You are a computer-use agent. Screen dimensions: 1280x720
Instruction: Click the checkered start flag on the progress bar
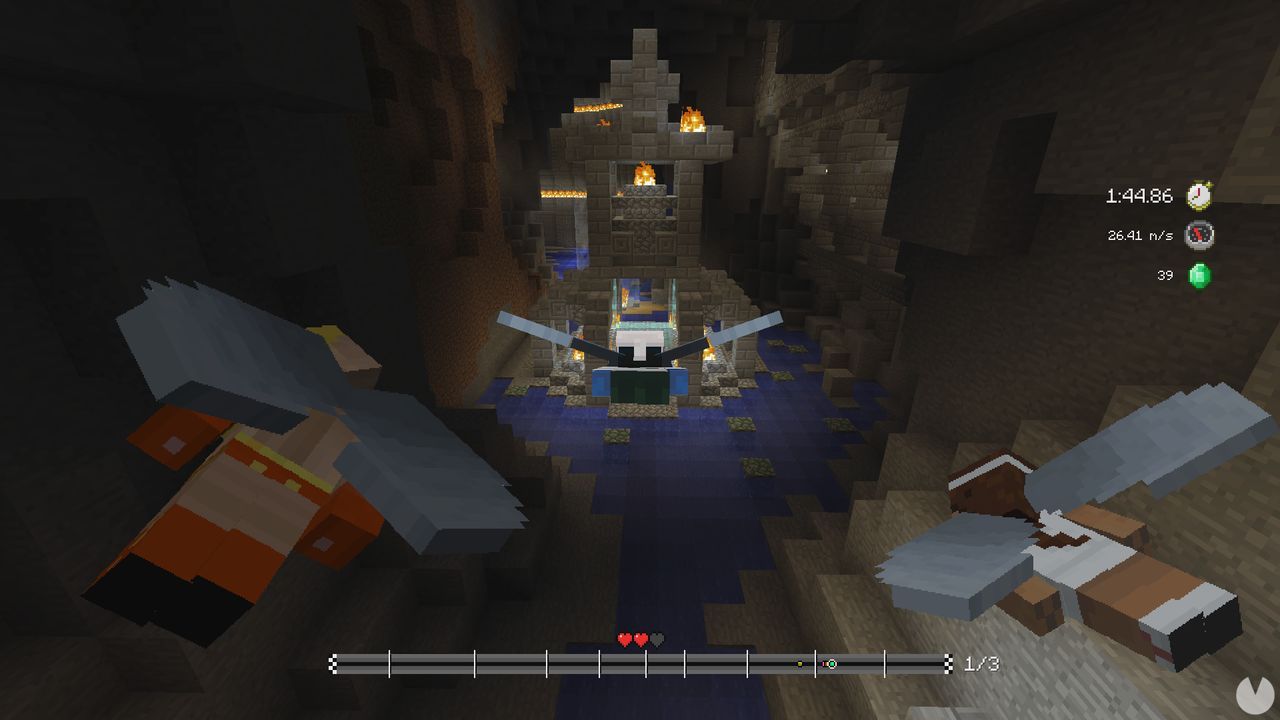coord(334,662)
